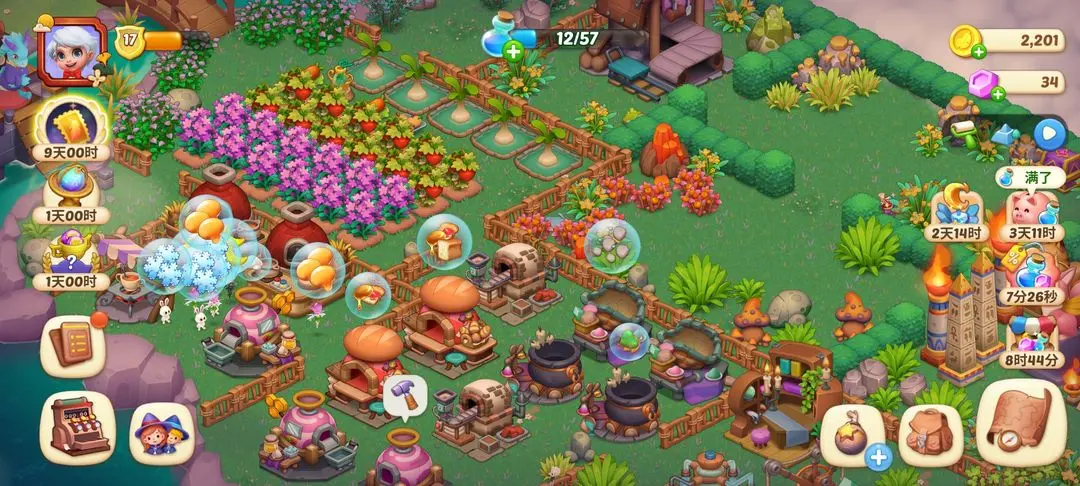The width and height of the screenshot is (1080, 486).
Task: Open the full piggy bank
Action: coord(1032,210)
